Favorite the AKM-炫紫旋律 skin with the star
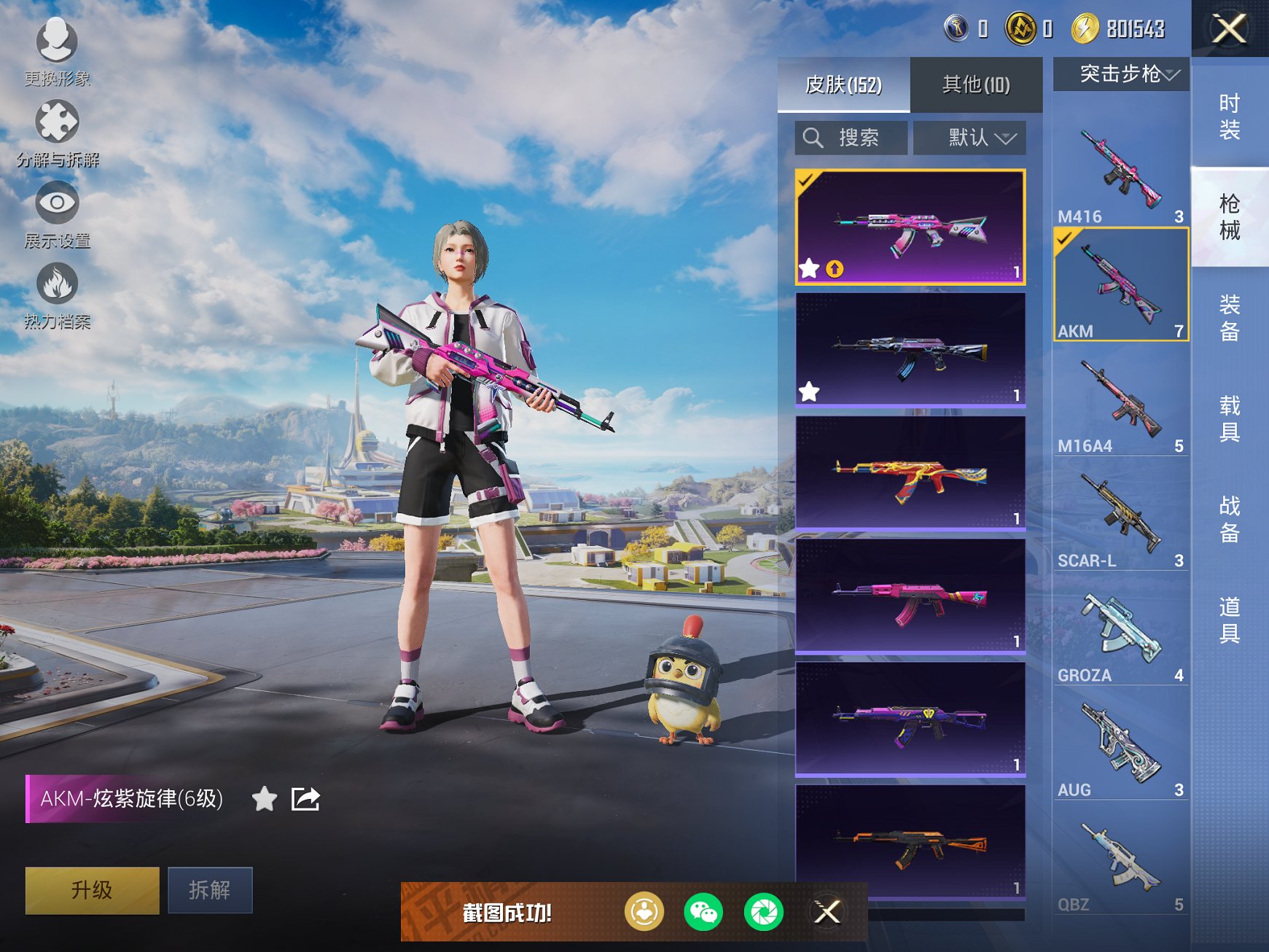This screenshot has width=1269, height=952. (x=264, y=799)
